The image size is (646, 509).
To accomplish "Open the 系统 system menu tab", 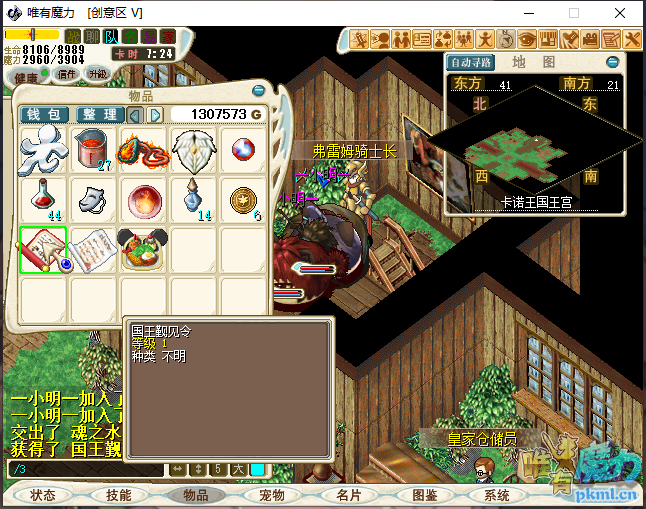I will (x=497, y=495).
